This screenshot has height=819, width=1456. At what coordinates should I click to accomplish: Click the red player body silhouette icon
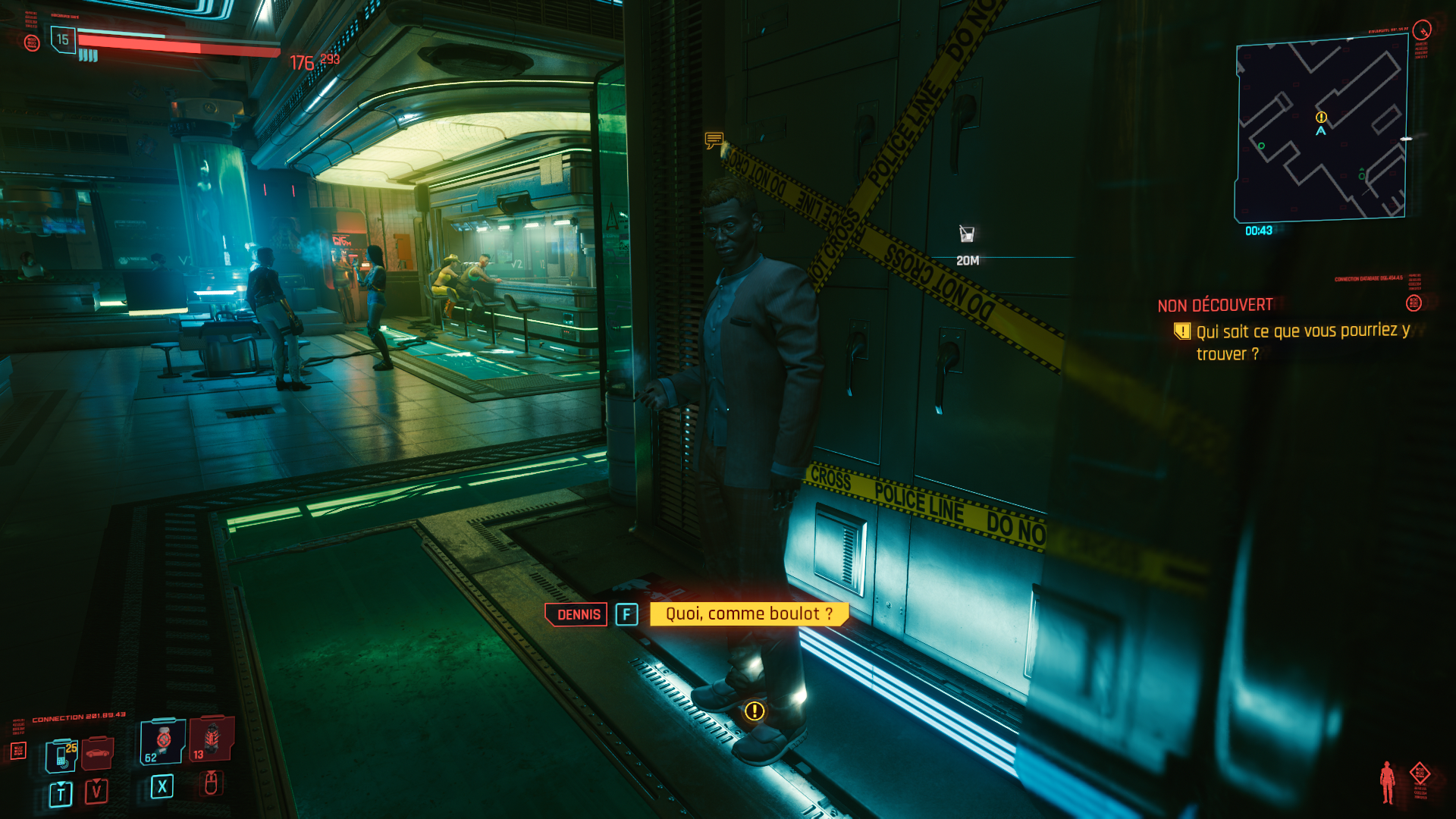pyautogui.click(x=1387, y=782)
